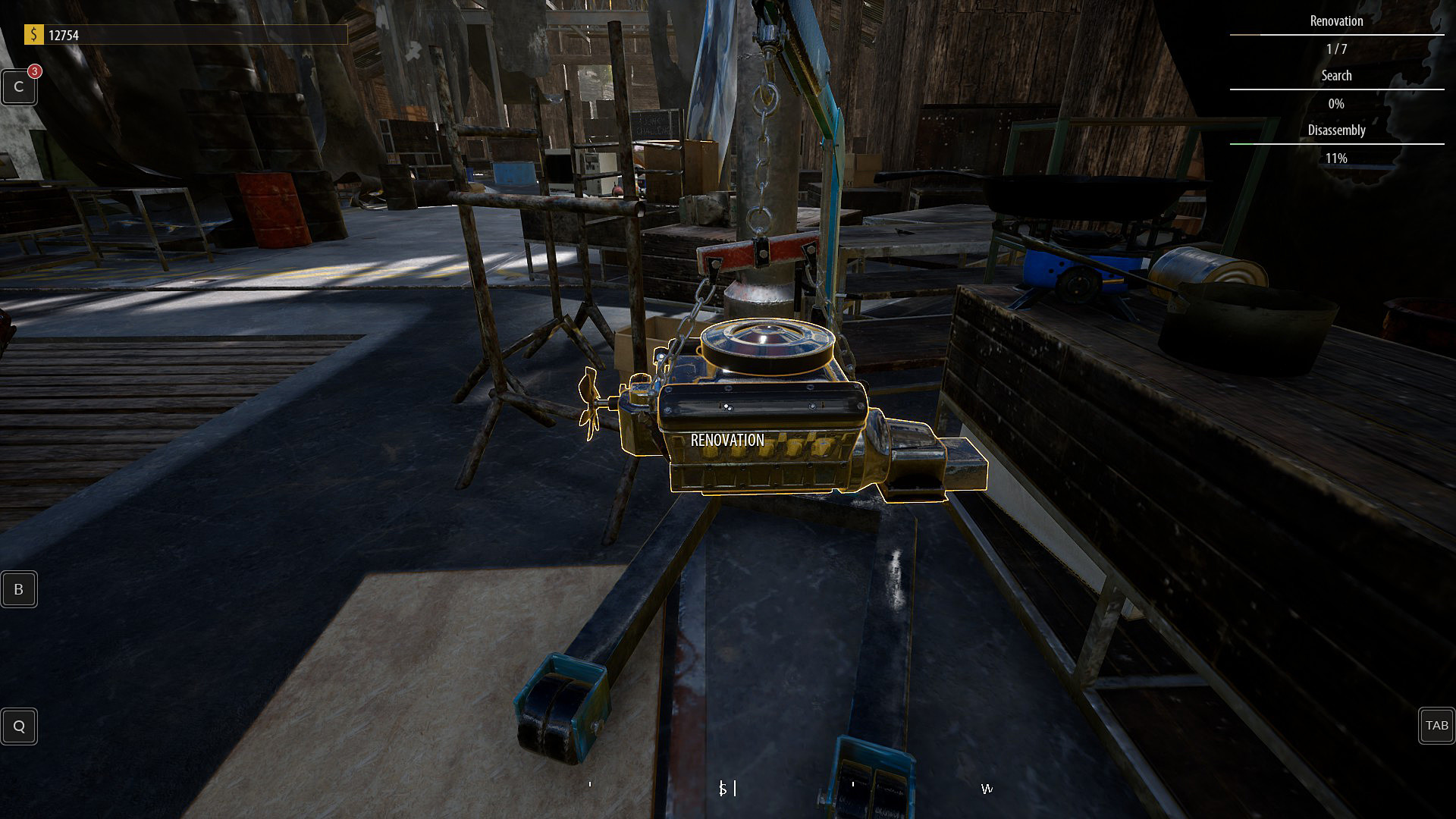Click the money counter showing 12754
Screen dimensions: 1456x819
pos(64,34)
